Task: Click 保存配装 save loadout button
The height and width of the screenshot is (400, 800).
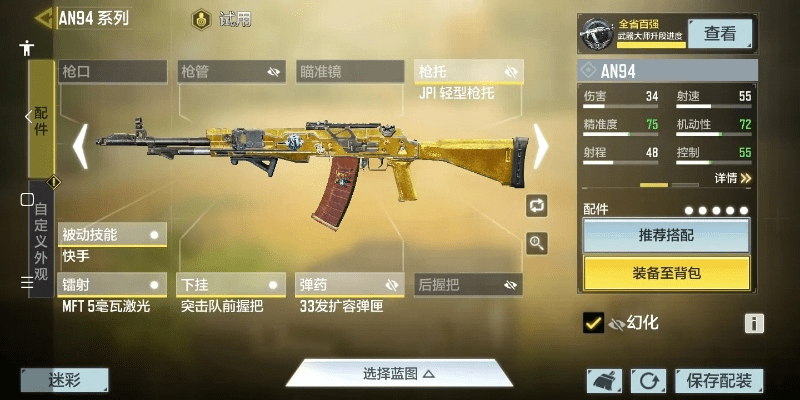Action: point(719,381)
